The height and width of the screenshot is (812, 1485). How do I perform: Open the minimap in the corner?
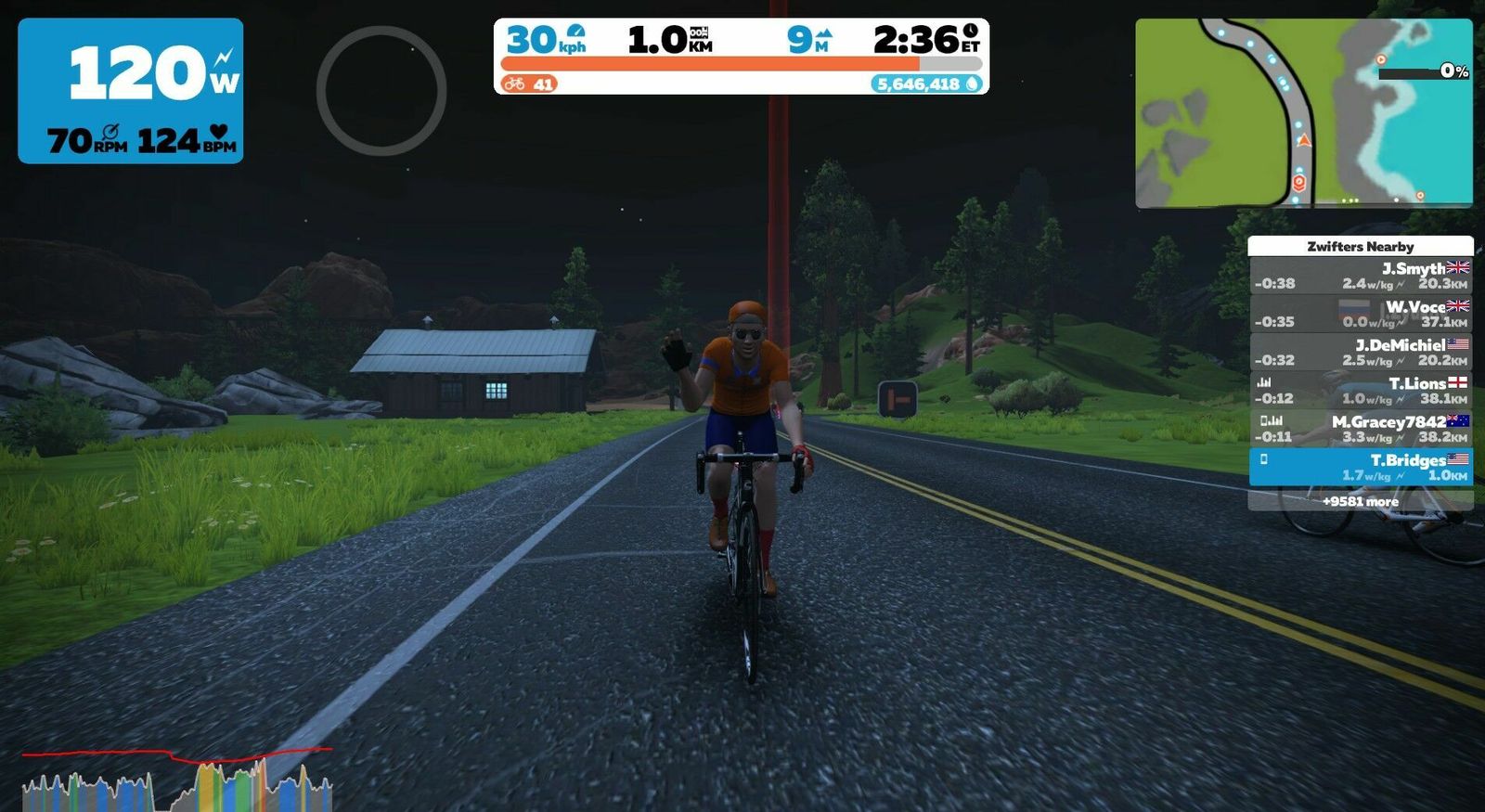pyautogui.click(x=1303, y=112)
